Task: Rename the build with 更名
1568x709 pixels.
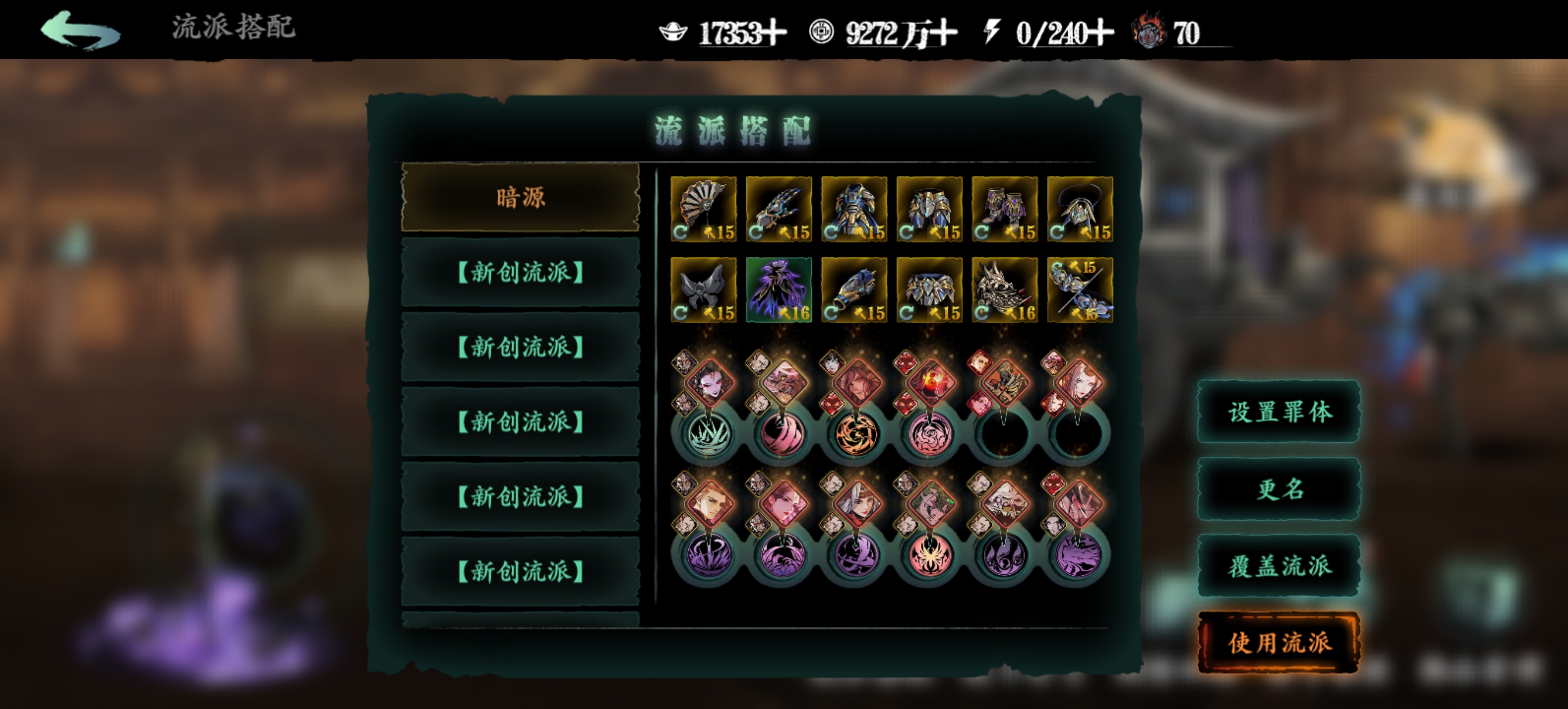Action: pos(1279,489)
